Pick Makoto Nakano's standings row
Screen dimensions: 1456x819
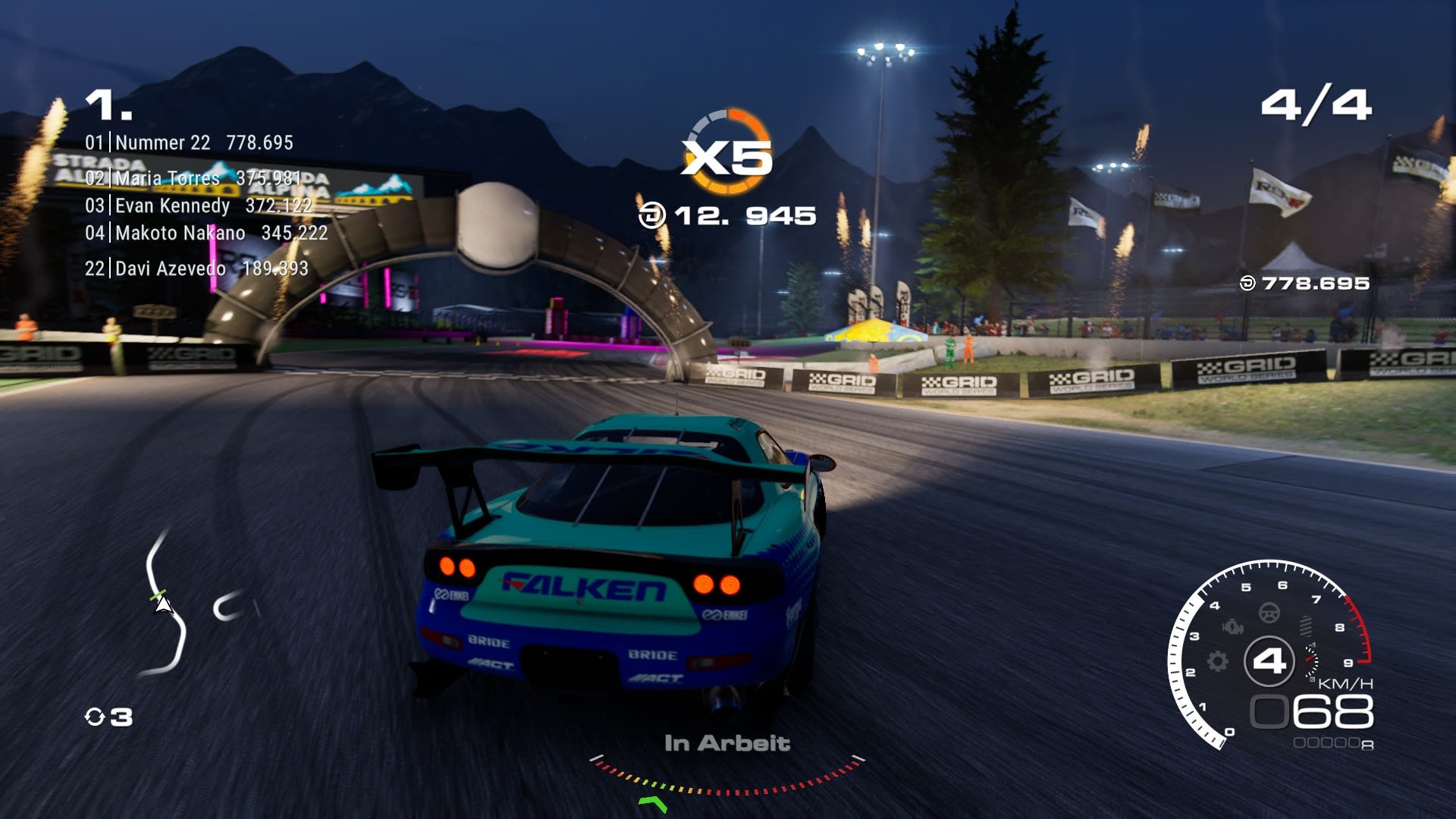tap(206, 233)
